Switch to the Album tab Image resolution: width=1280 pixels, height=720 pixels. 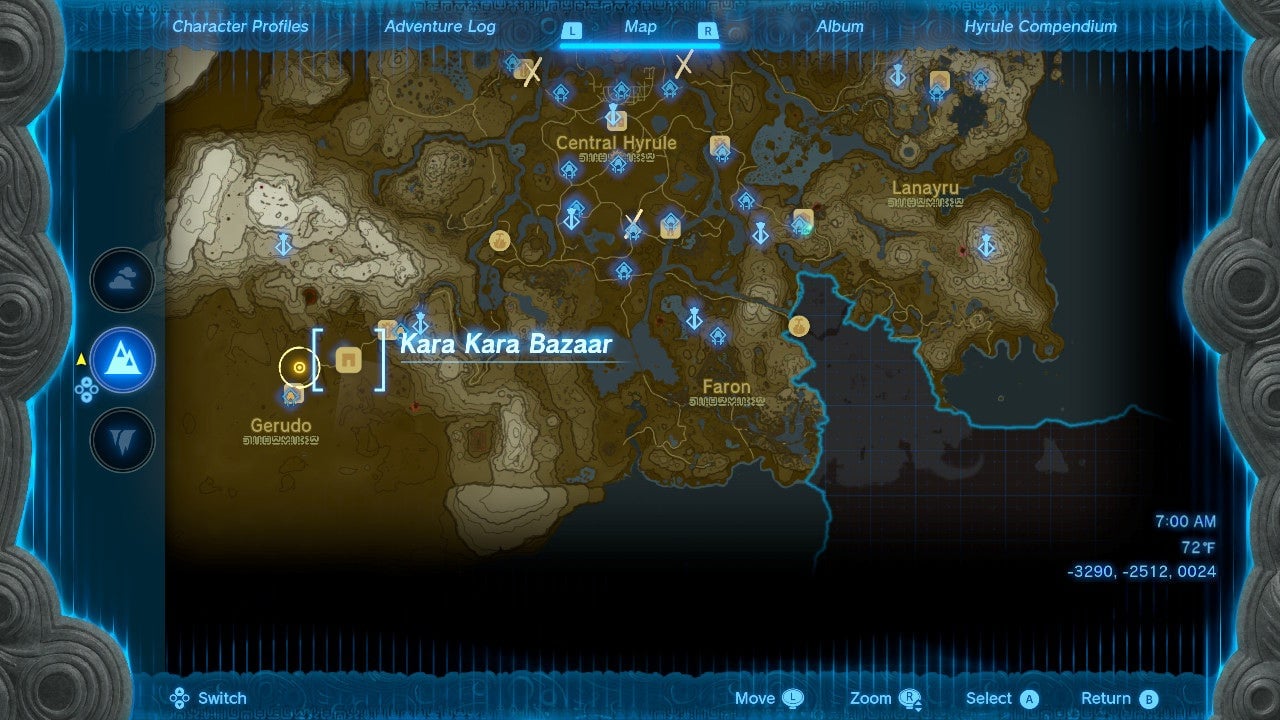[x=839, y=27]
